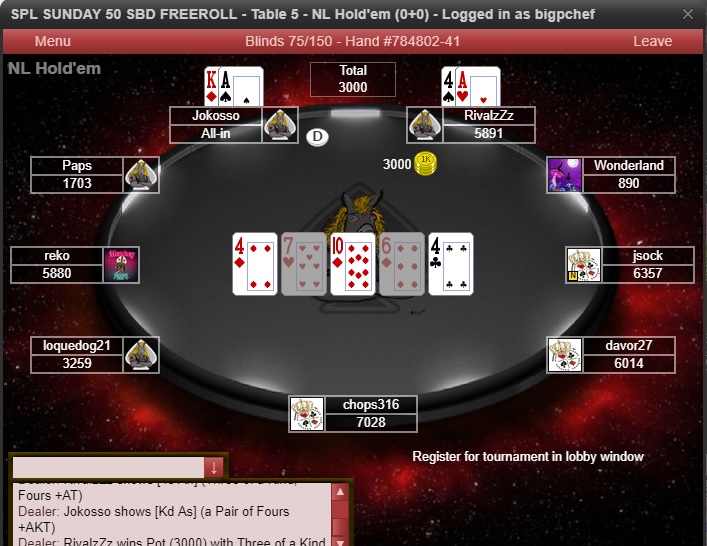This screenshot has height=546, width=707.
Task: Close the poker table window
Action: (688, 15)
